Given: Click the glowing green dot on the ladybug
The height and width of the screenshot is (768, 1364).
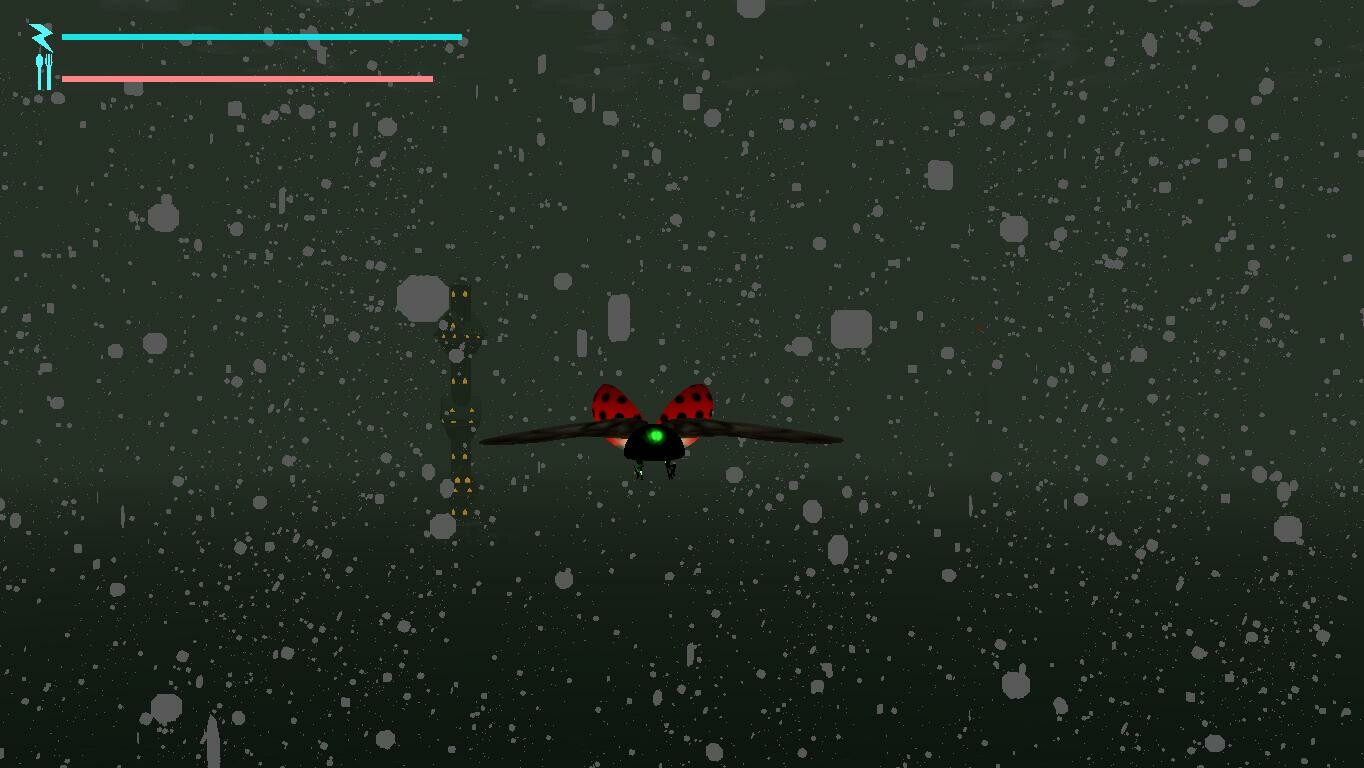Looking at the screenshot, I should click(655, 436).
